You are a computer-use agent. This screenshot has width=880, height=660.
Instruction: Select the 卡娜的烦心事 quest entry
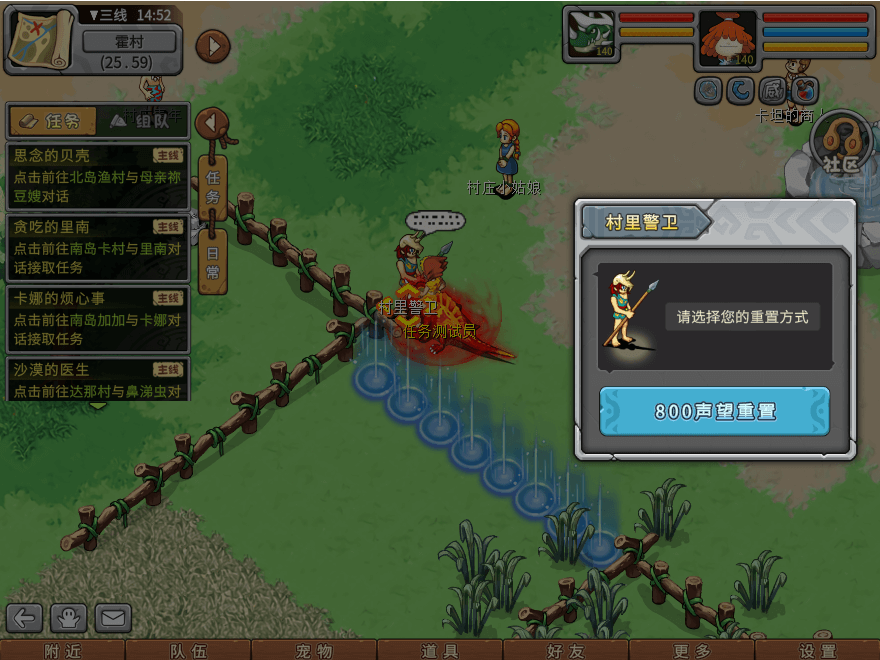click(97, 309)
